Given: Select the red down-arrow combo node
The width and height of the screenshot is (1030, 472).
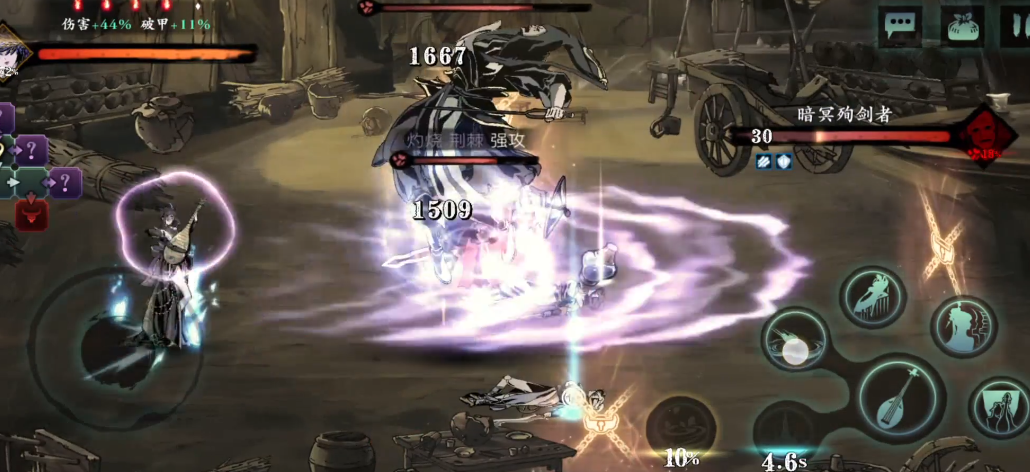Looking at the screenshot, I should (x=31, y=213).
